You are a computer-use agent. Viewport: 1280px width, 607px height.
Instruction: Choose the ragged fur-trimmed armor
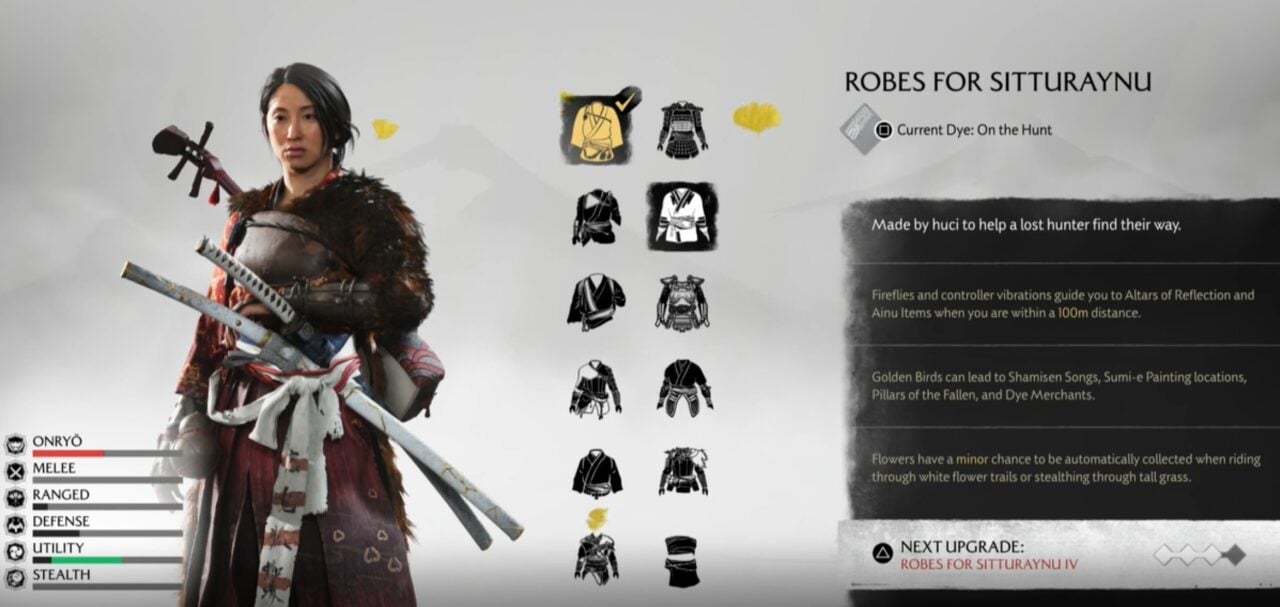684,472
